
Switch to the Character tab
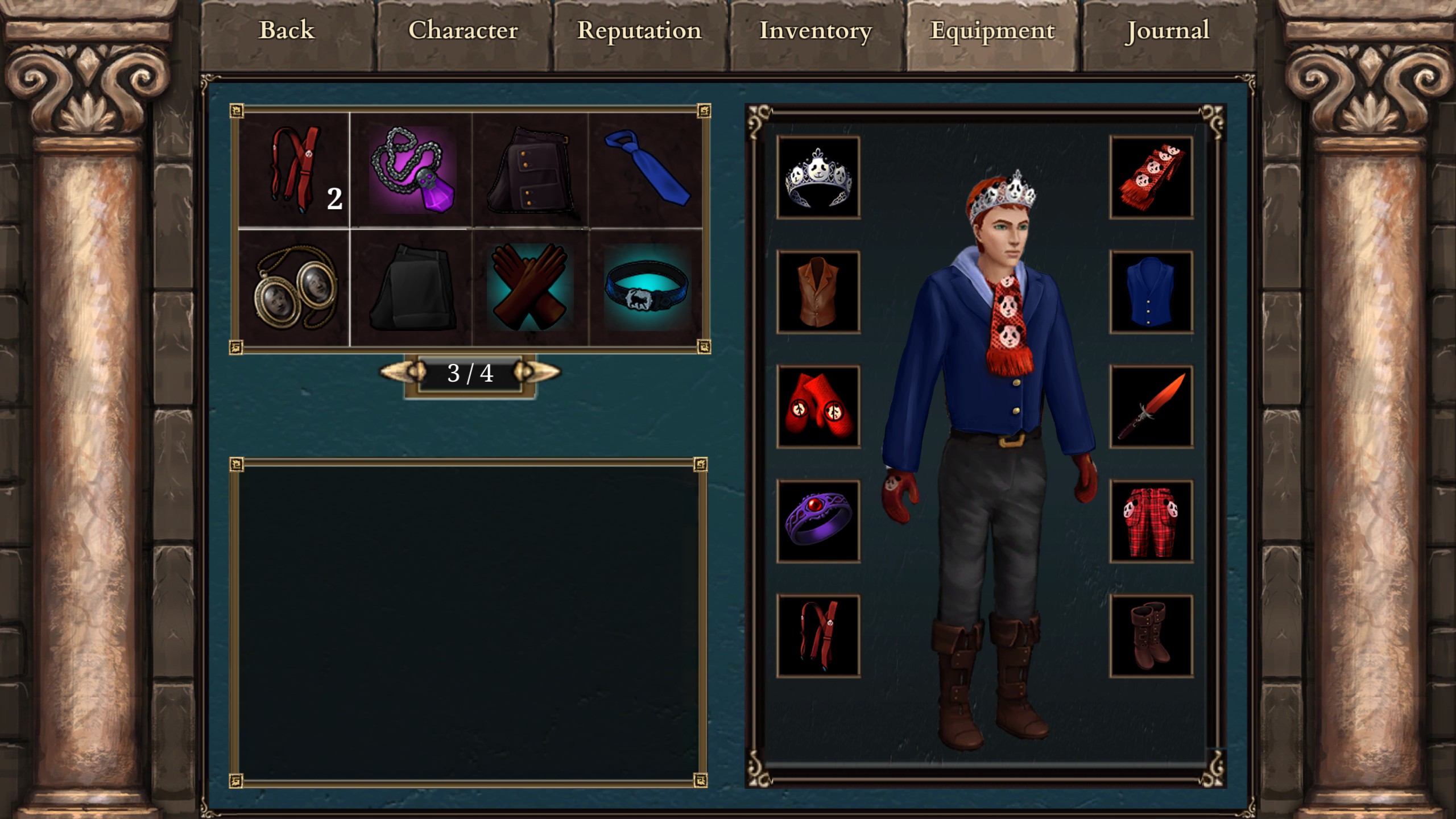coord(463,31)
